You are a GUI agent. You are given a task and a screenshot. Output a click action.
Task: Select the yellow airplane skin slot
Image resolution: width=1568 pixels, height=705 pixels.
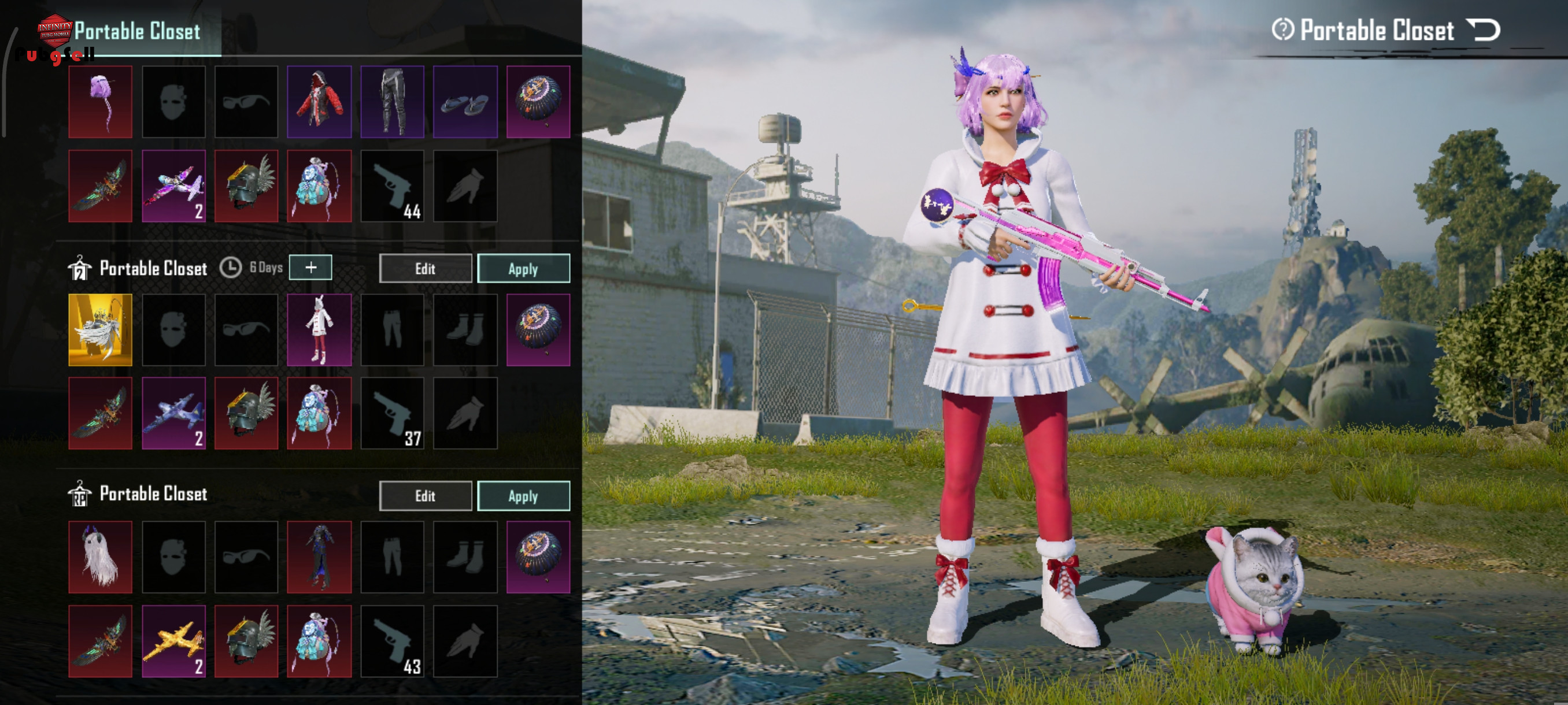click(173, 641)
